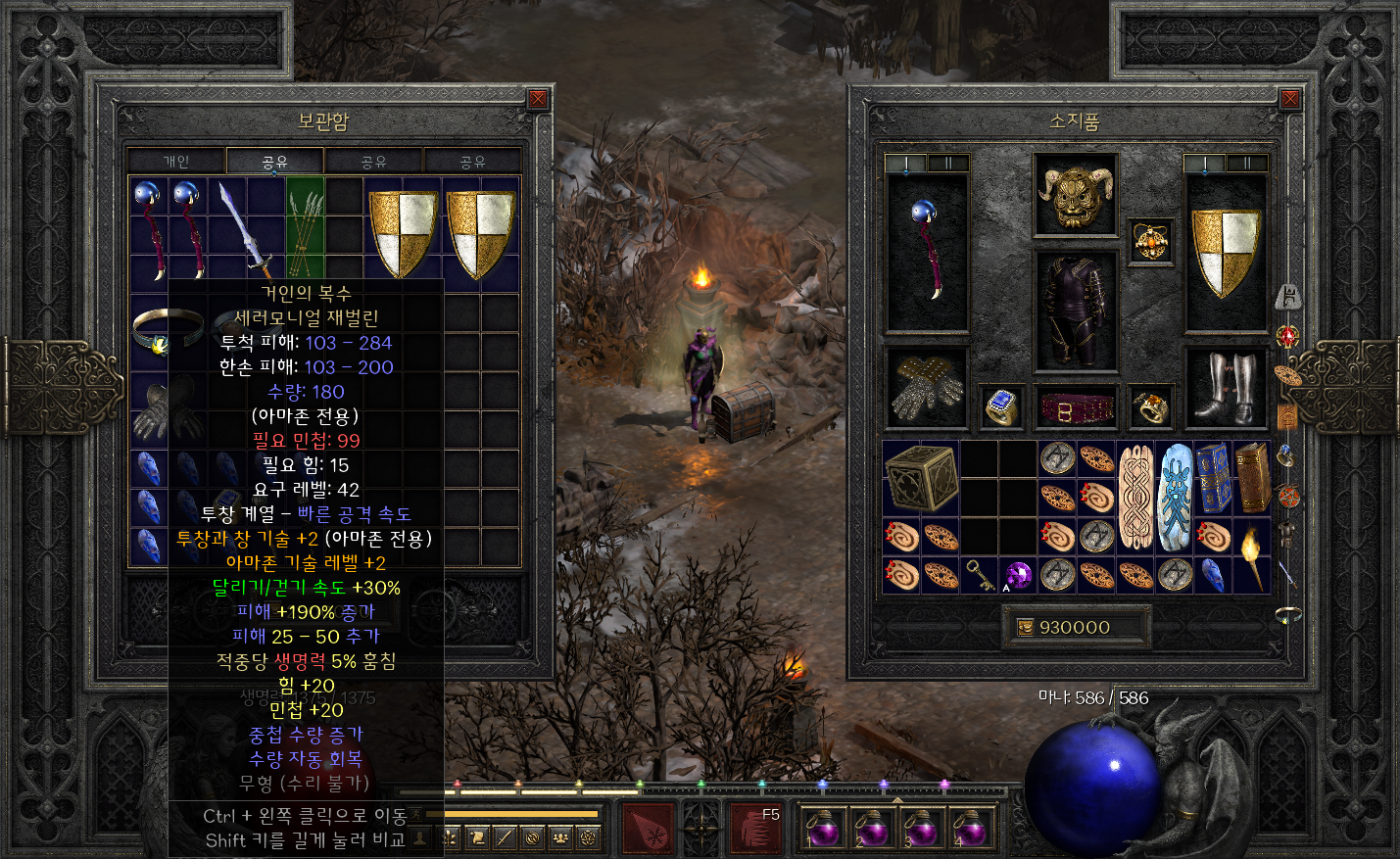Select the equipped amulet slot
Image resolution: width=1400 pixels, height=859 pixels.
(x=1150, y=240)
